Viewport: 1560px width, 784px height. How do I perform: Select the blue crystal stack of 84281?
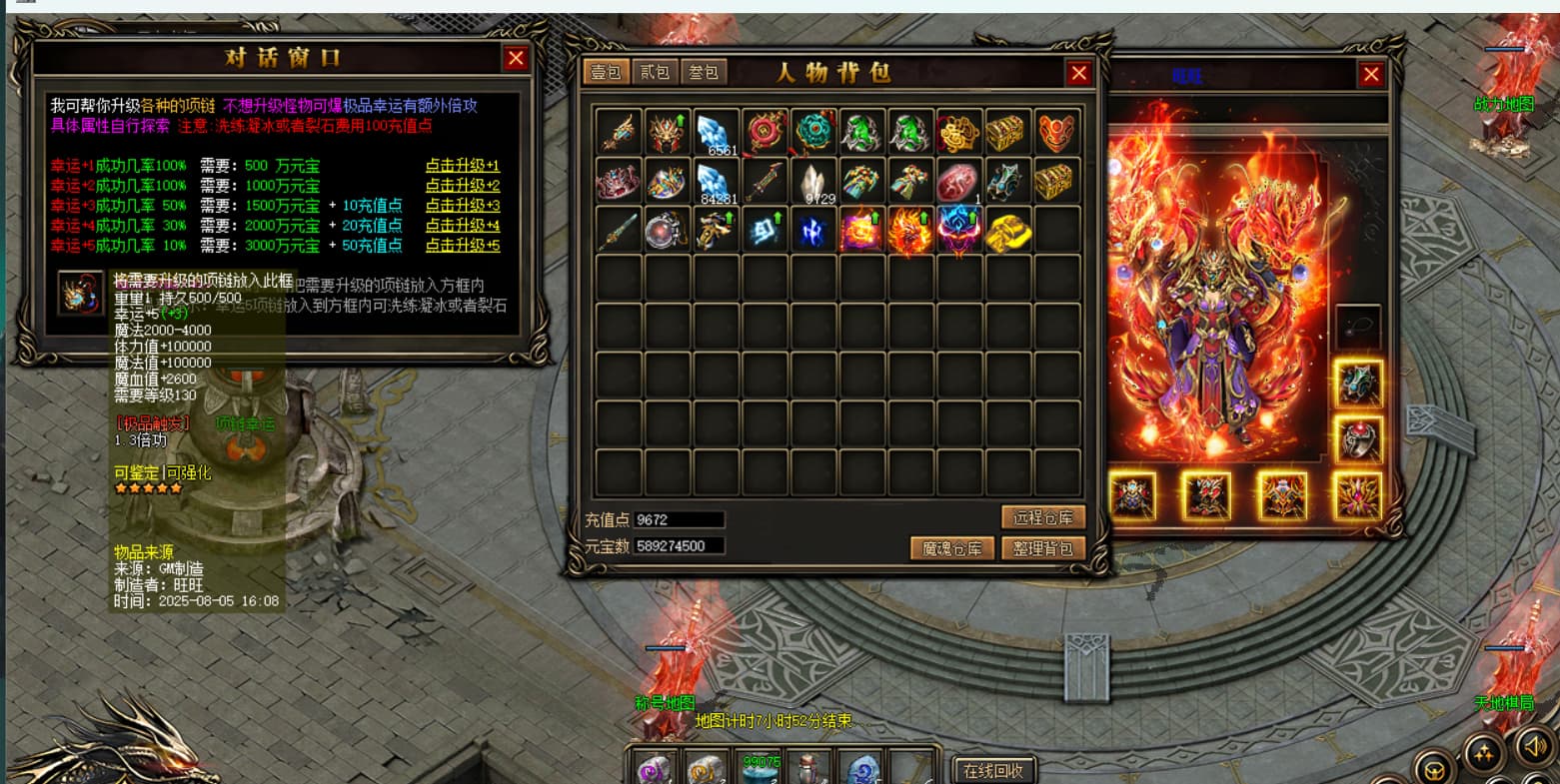(x=716, y=182)
